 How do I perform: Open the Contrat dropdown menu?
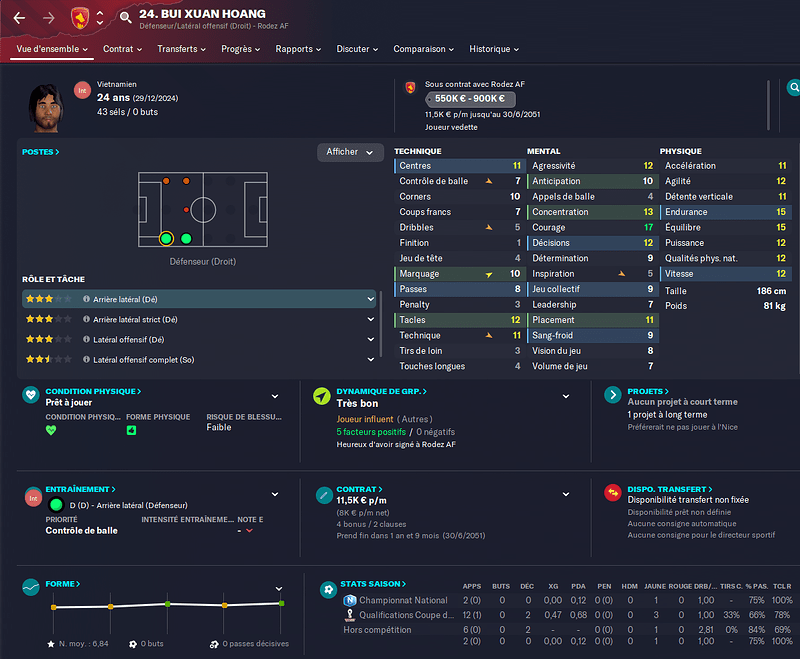(123, 49)
